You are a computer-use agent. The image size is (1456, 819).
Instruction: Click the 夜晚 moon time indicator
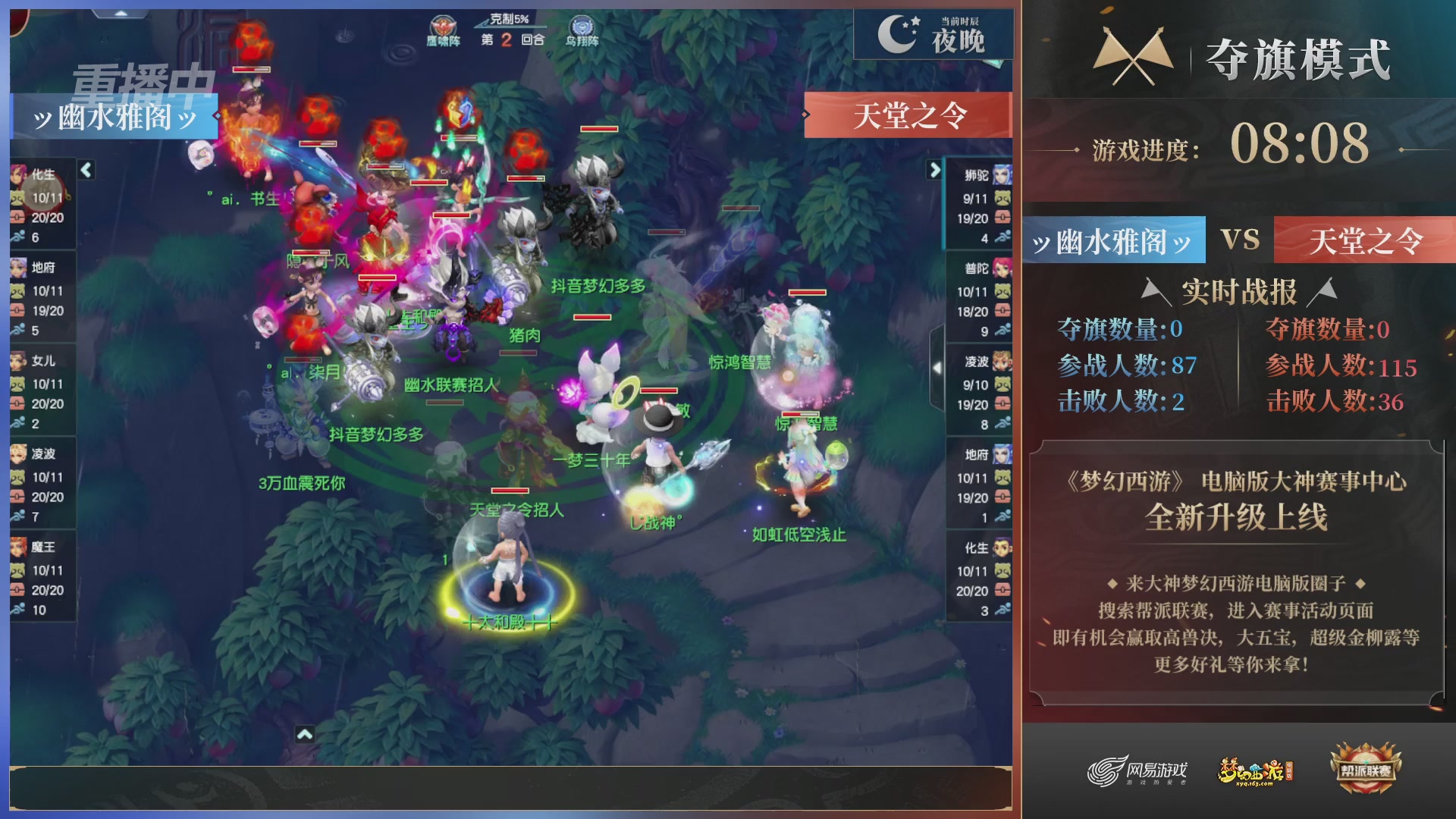933,34
